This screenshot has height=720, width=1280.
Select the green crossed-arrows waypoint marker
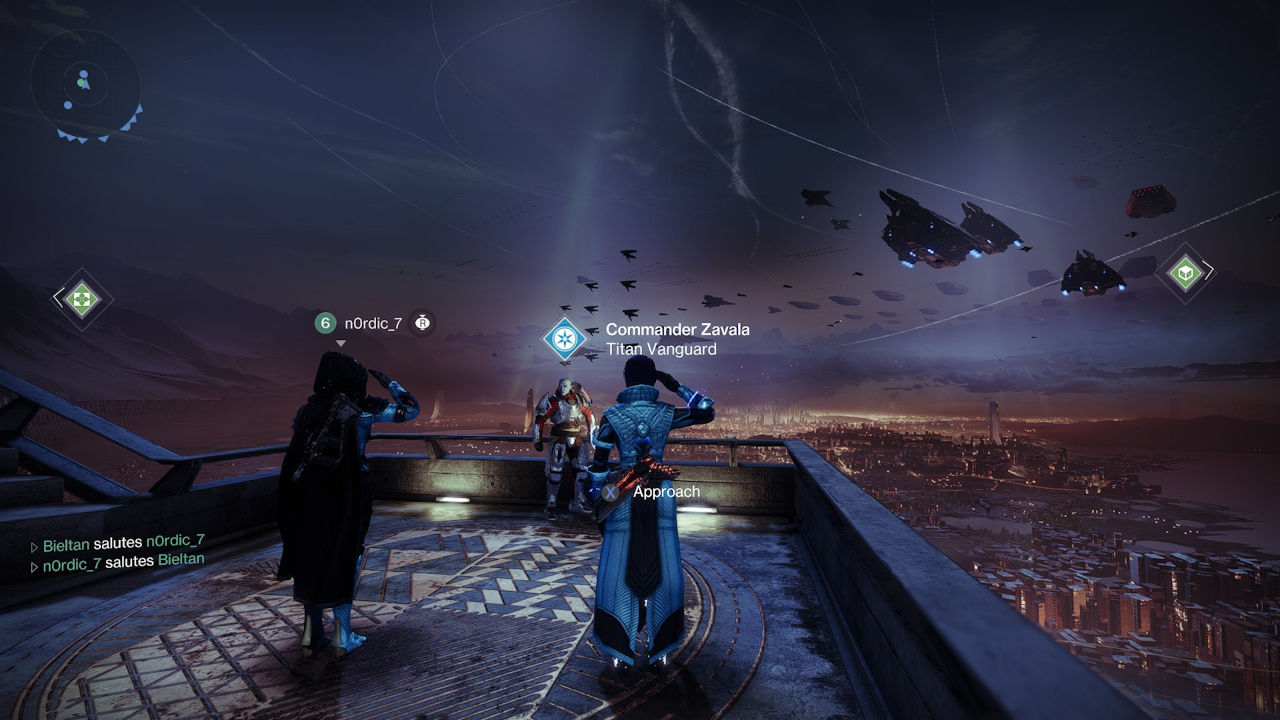tap(83, 298)
